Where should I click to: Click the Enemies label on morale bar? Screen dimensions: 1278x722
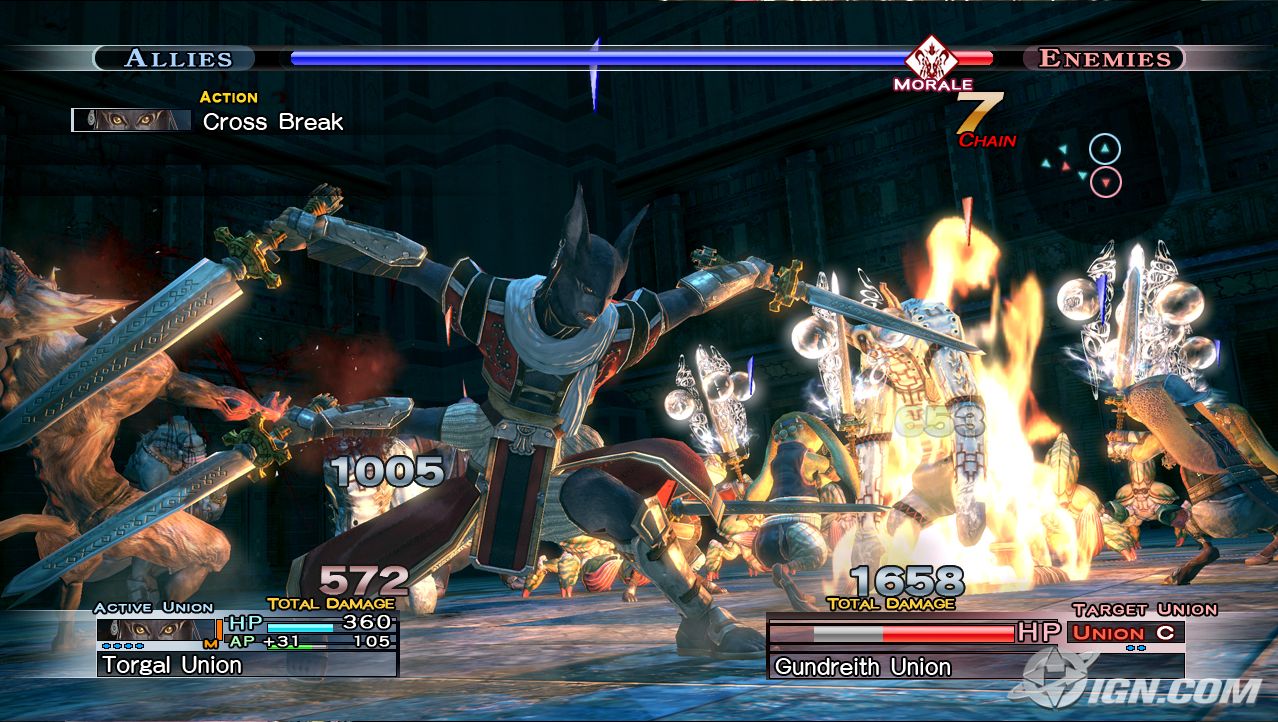pyautogui.click(x=1104, y=58)
